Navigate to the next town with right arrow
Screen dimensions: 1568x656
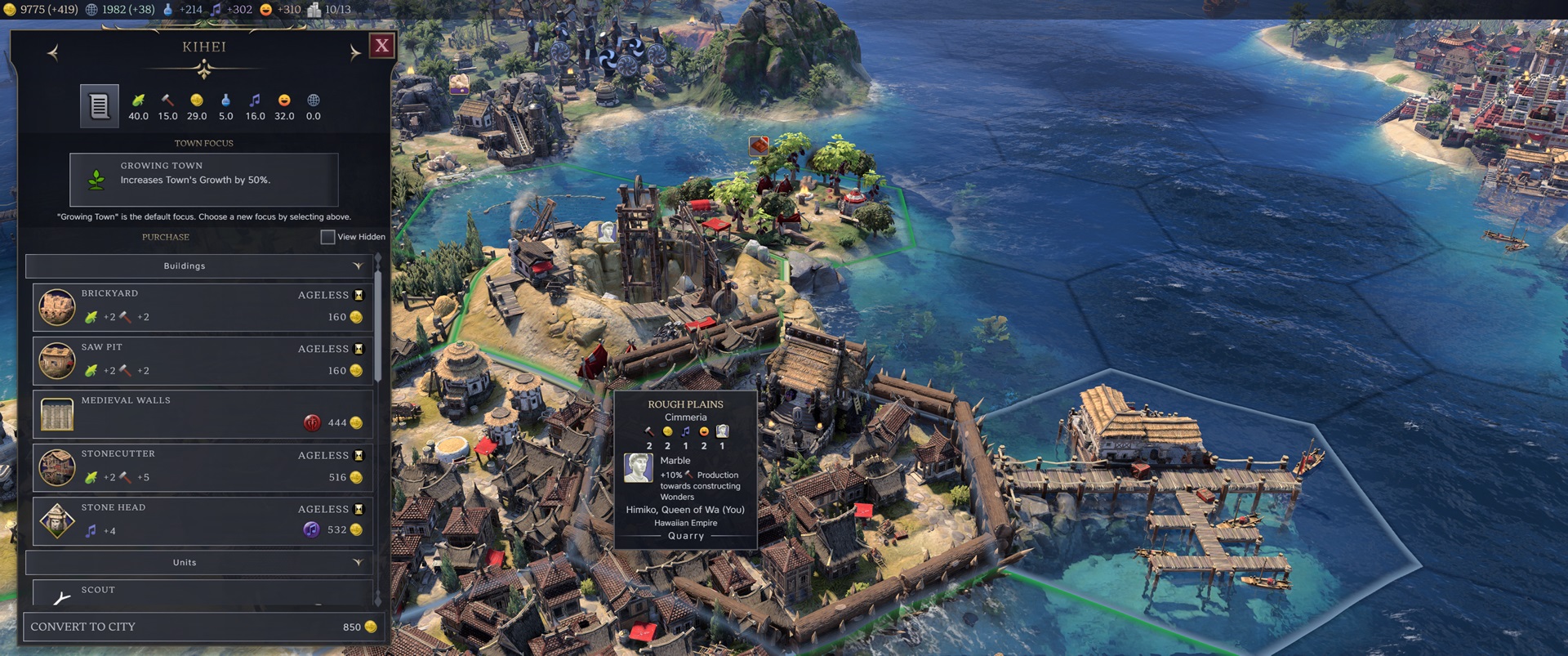pos(354,50)
